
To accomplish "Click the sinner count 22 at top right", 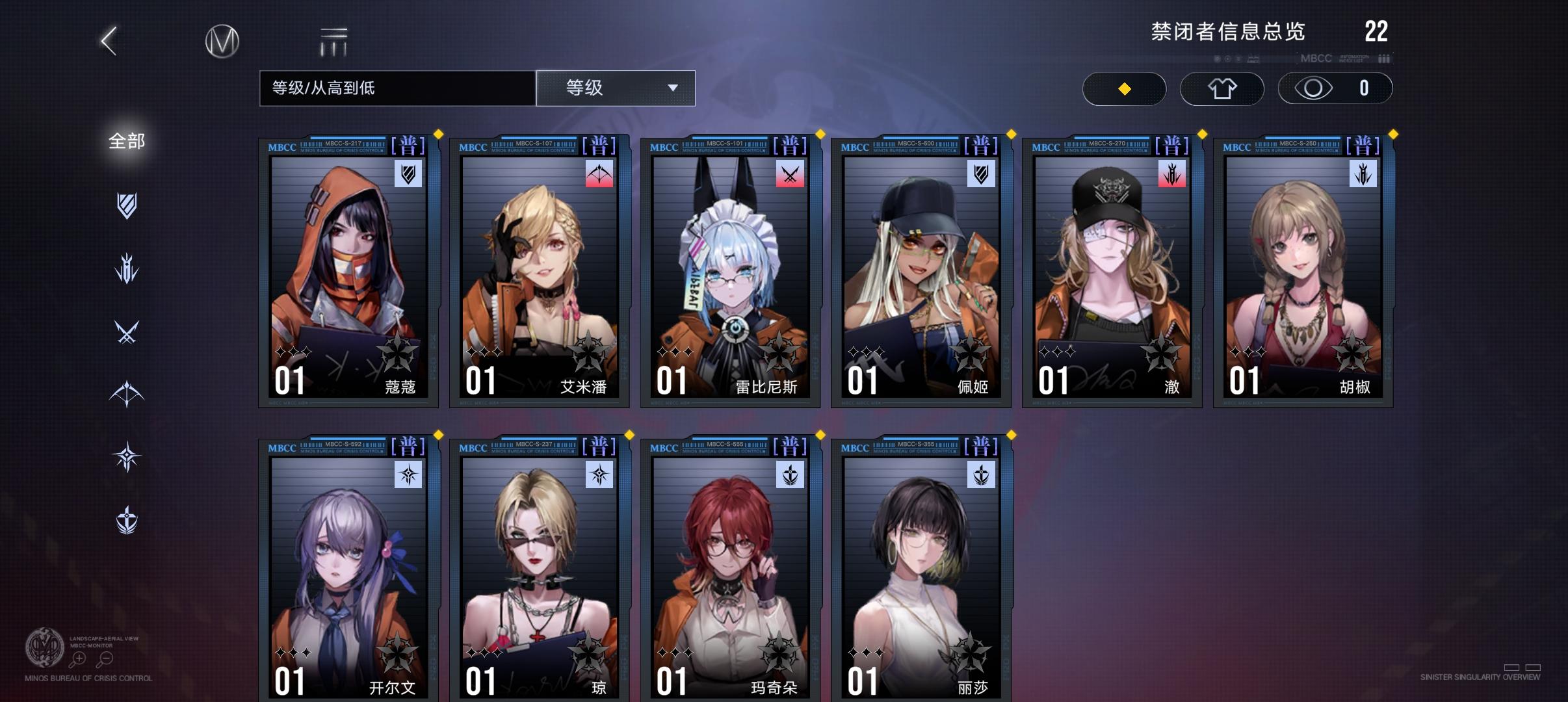I will (1378, 31).
